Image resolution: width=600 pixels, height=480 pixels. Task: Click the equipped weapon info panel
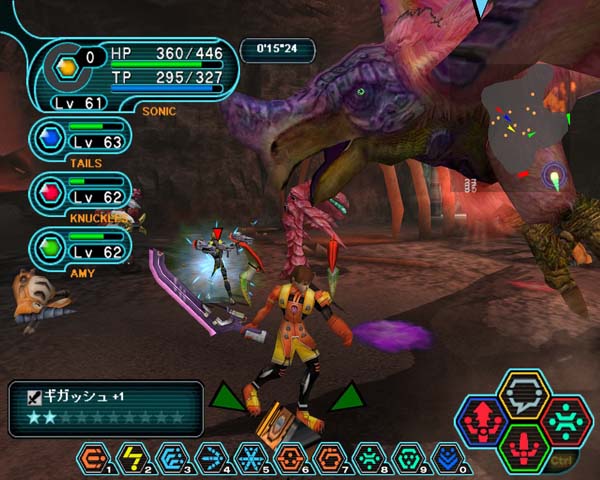[105, 408]
